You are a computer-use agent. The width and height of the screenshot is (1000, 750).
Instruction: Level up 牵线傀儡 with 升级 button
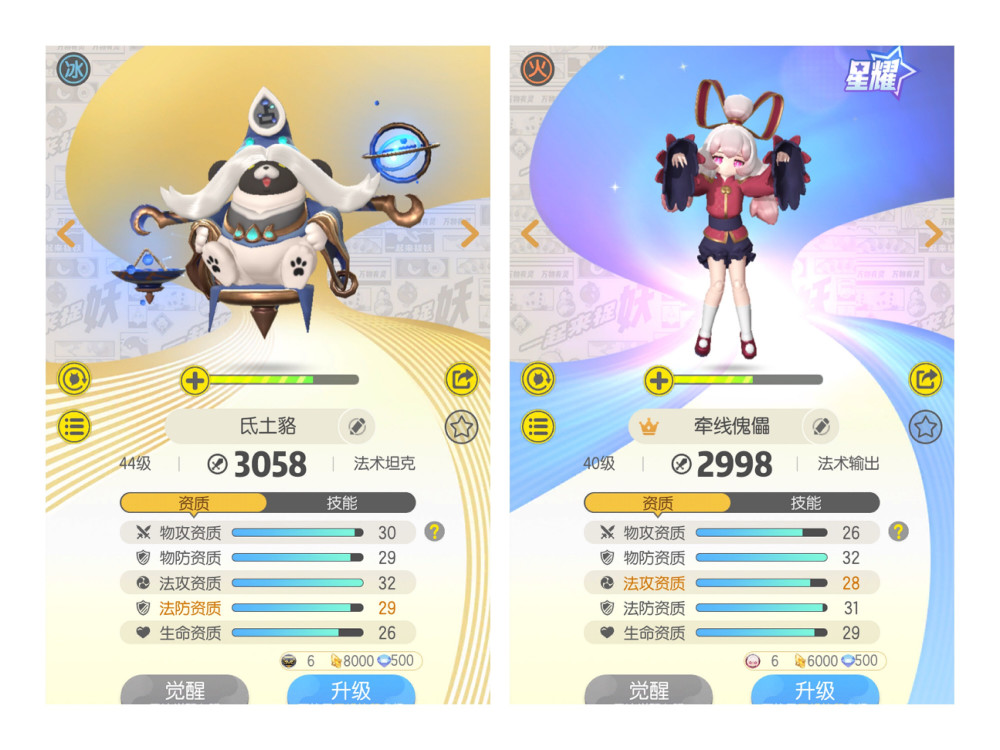pyautogui.click(x=814, y=690)
